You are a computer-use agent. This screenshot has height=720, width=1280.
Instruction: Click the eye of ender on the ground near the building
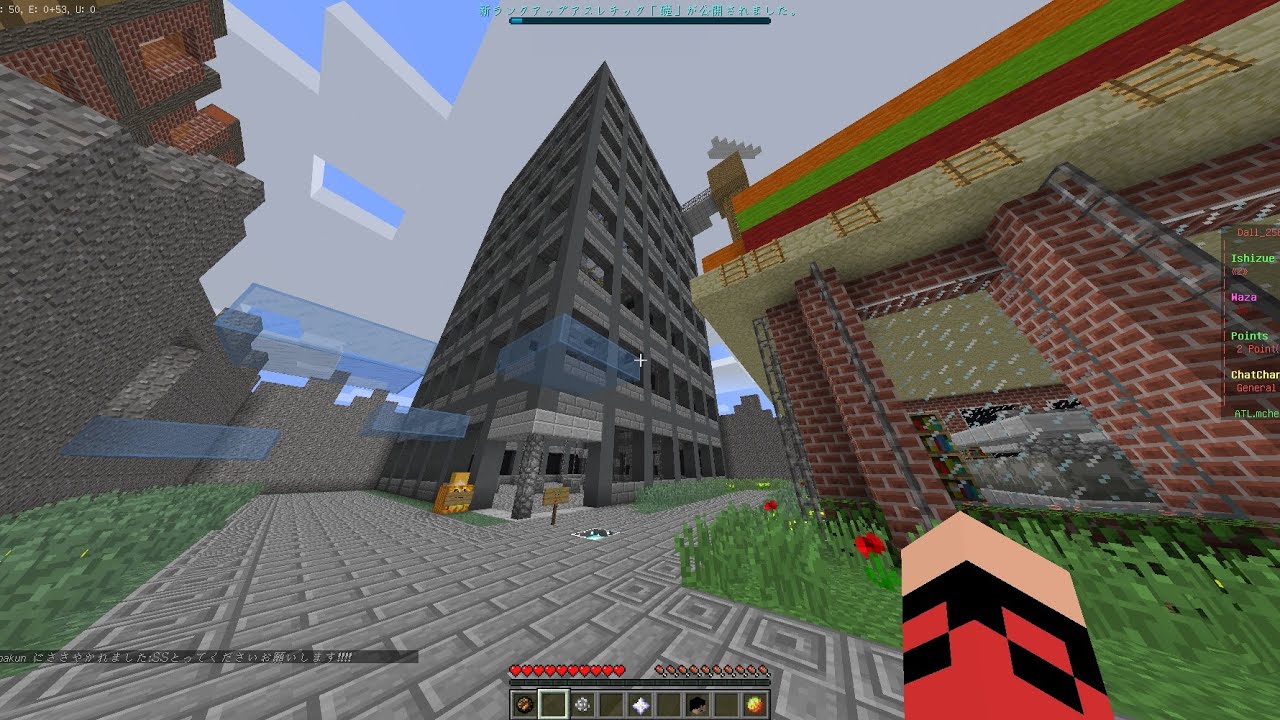click(x=595, y=532)
